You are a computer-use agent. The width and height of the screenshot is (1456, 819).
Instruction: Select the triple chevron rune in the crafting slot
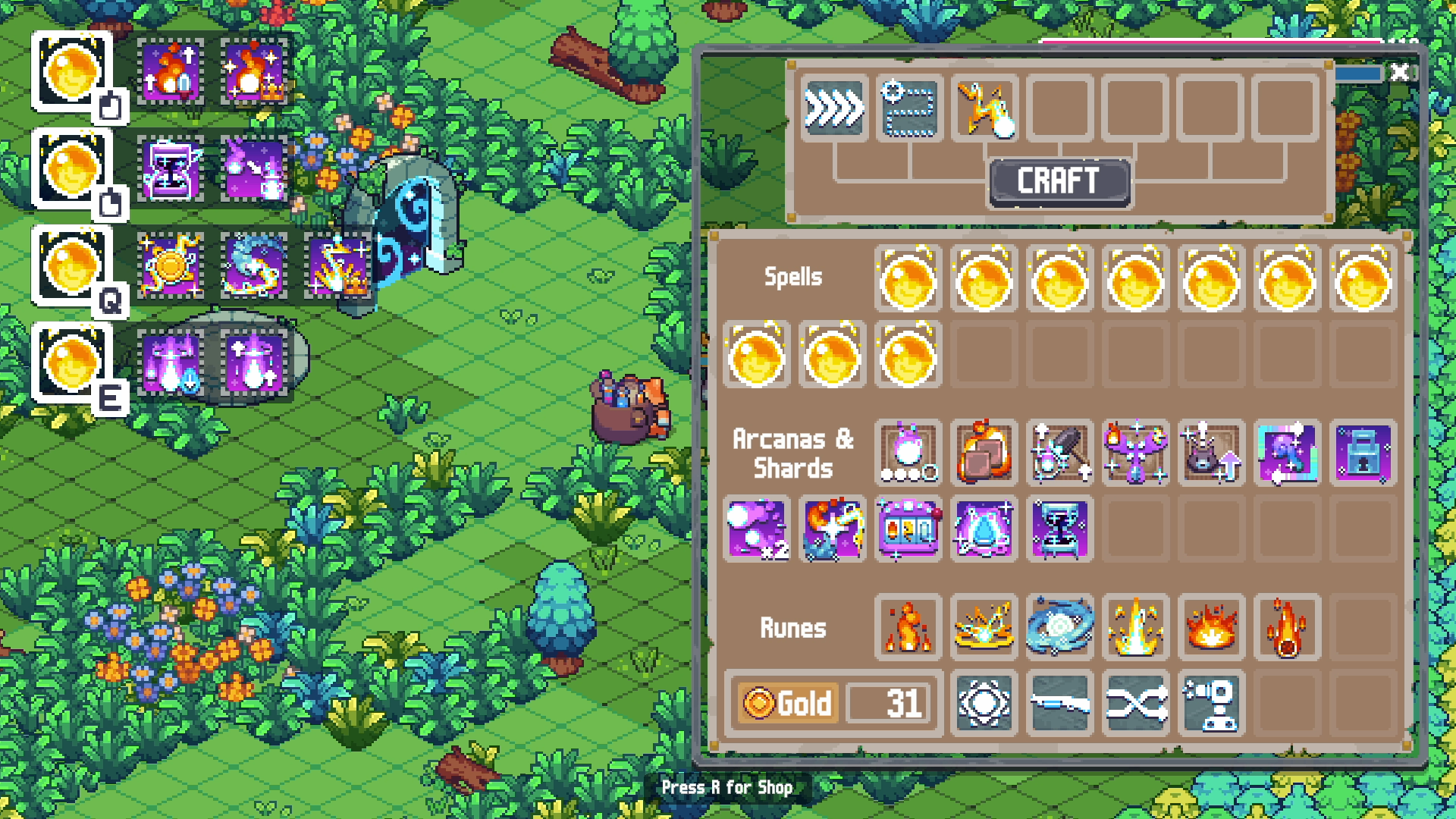[x=834, y=108]
